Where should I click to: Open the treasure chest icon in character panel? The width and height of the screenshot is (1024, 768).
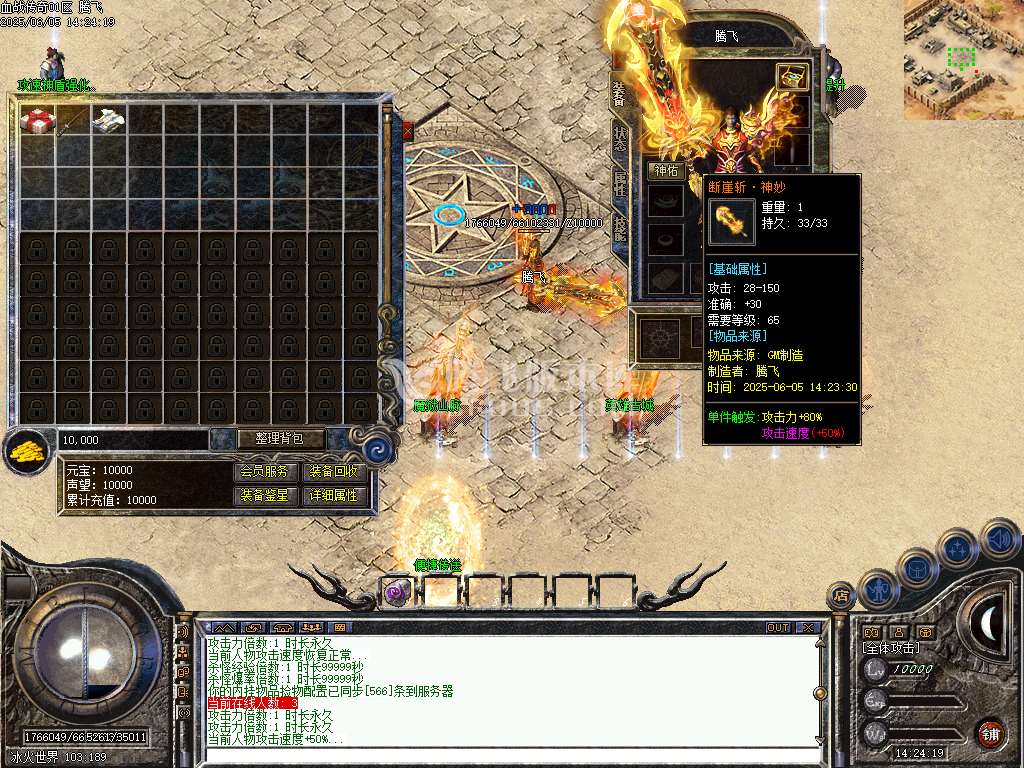click(793, 77)
